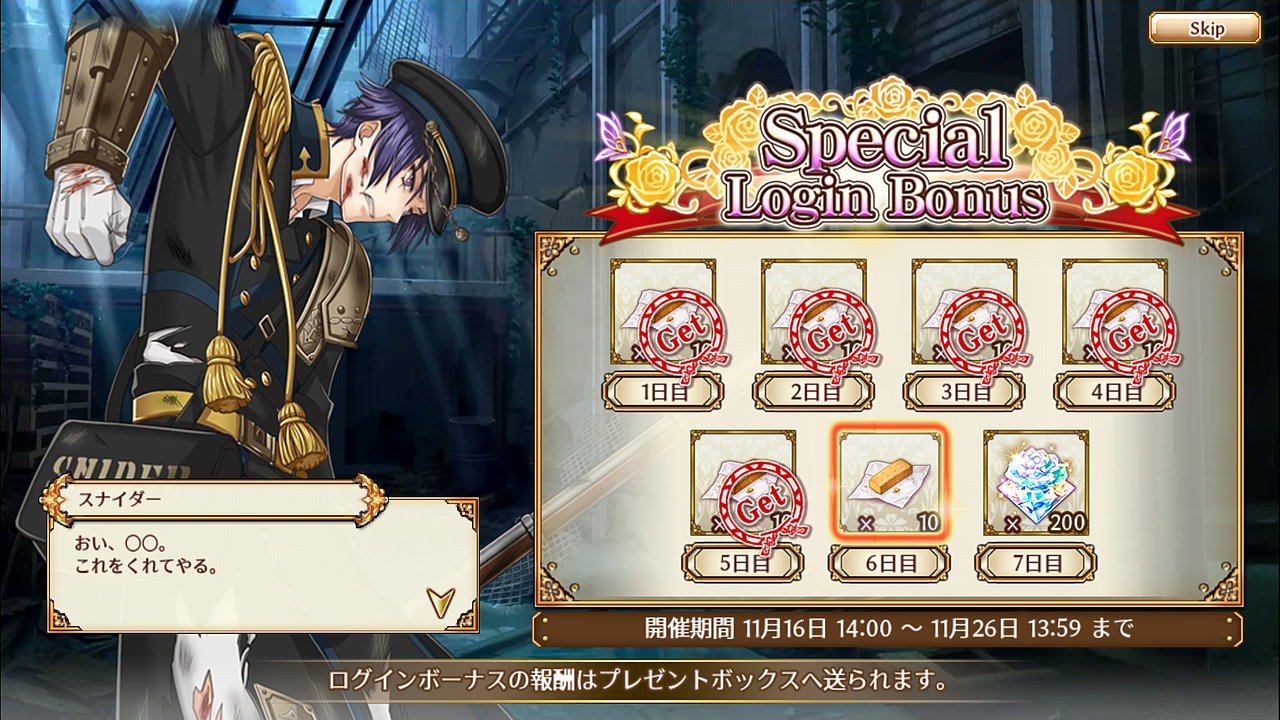This screenshot has height=720, width=1280.
Task: Click the day 5 claimed reward tile
Action: [x=743, y=484]
